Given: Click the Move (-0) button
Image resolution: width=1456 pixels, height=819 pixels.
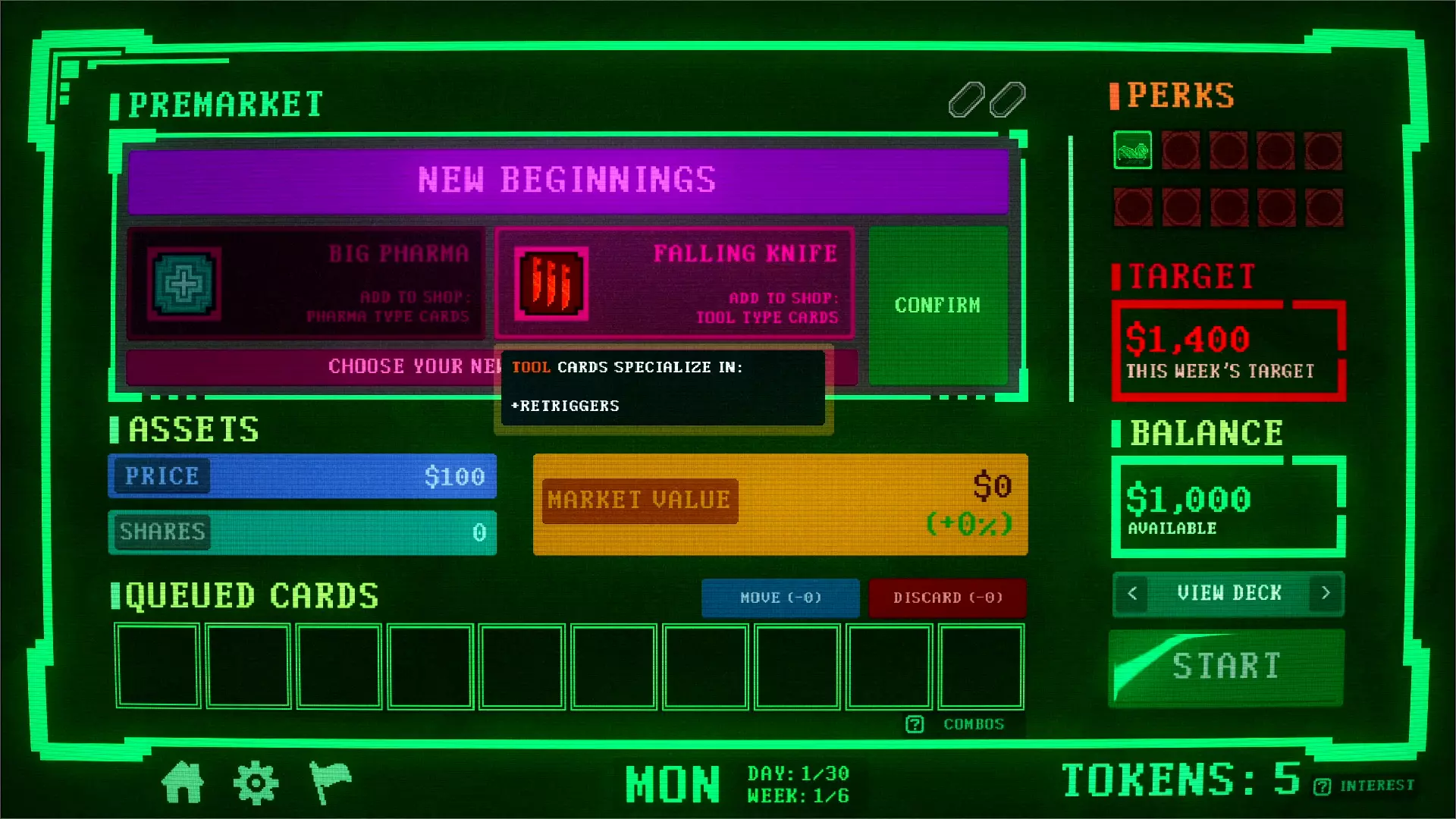Looking at the screenshot, I should (780, 598).
